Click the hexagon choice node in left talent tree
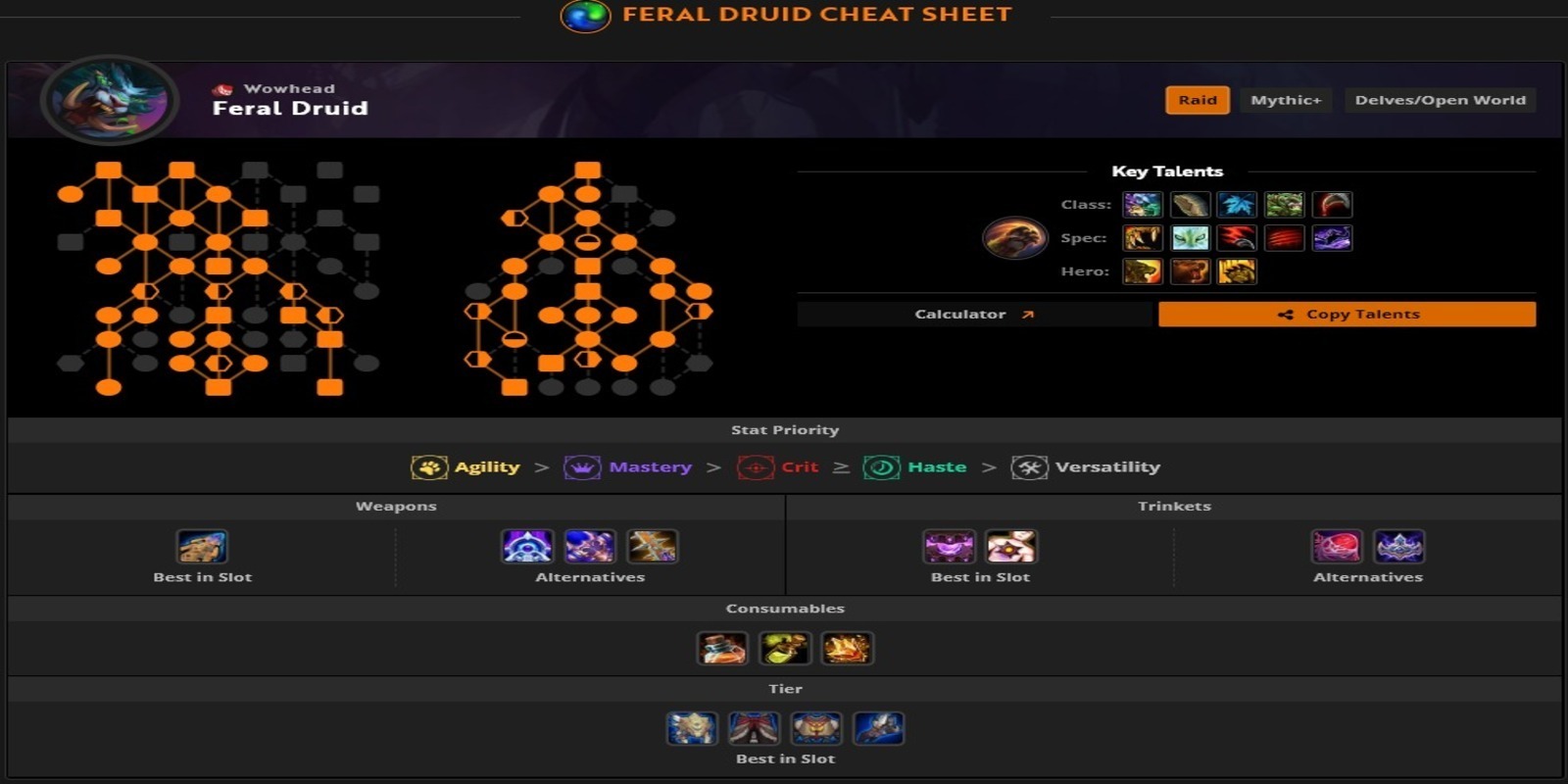The image size is (1568, 784). pos(146,291)
